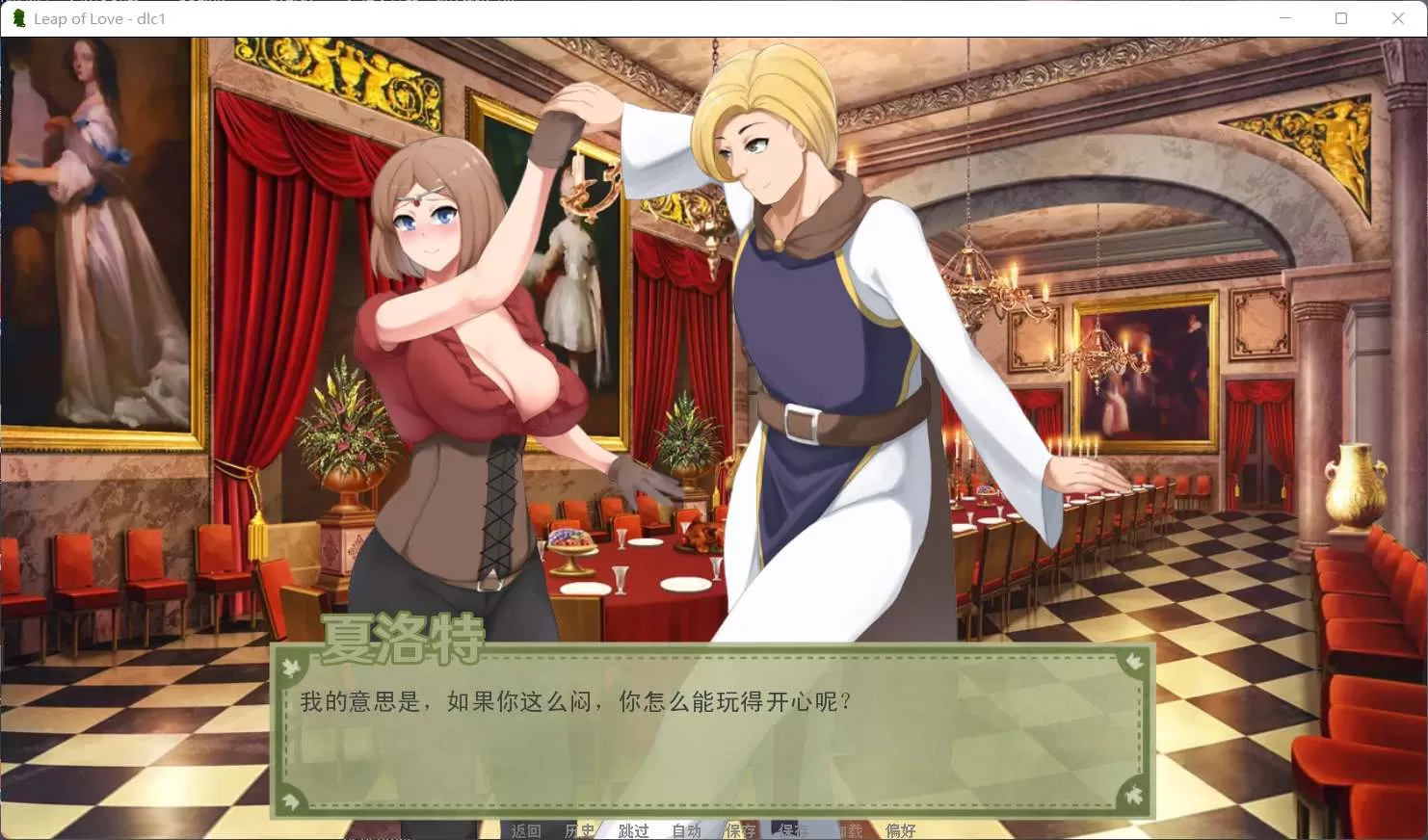Click the leaf ornament at the dialogue box top-left
This screenshot has height=840, width=1428.
[289, 666]
